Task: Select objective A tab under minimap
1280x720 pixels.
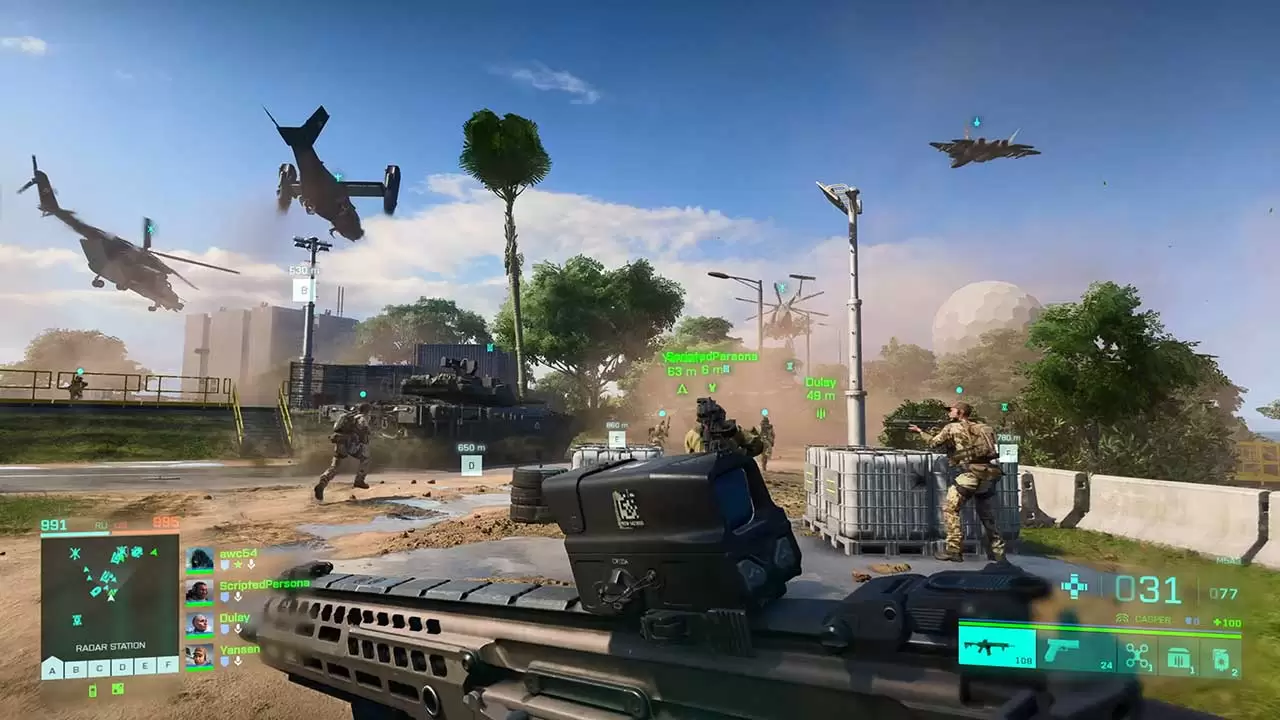Action: coord(52,668)
